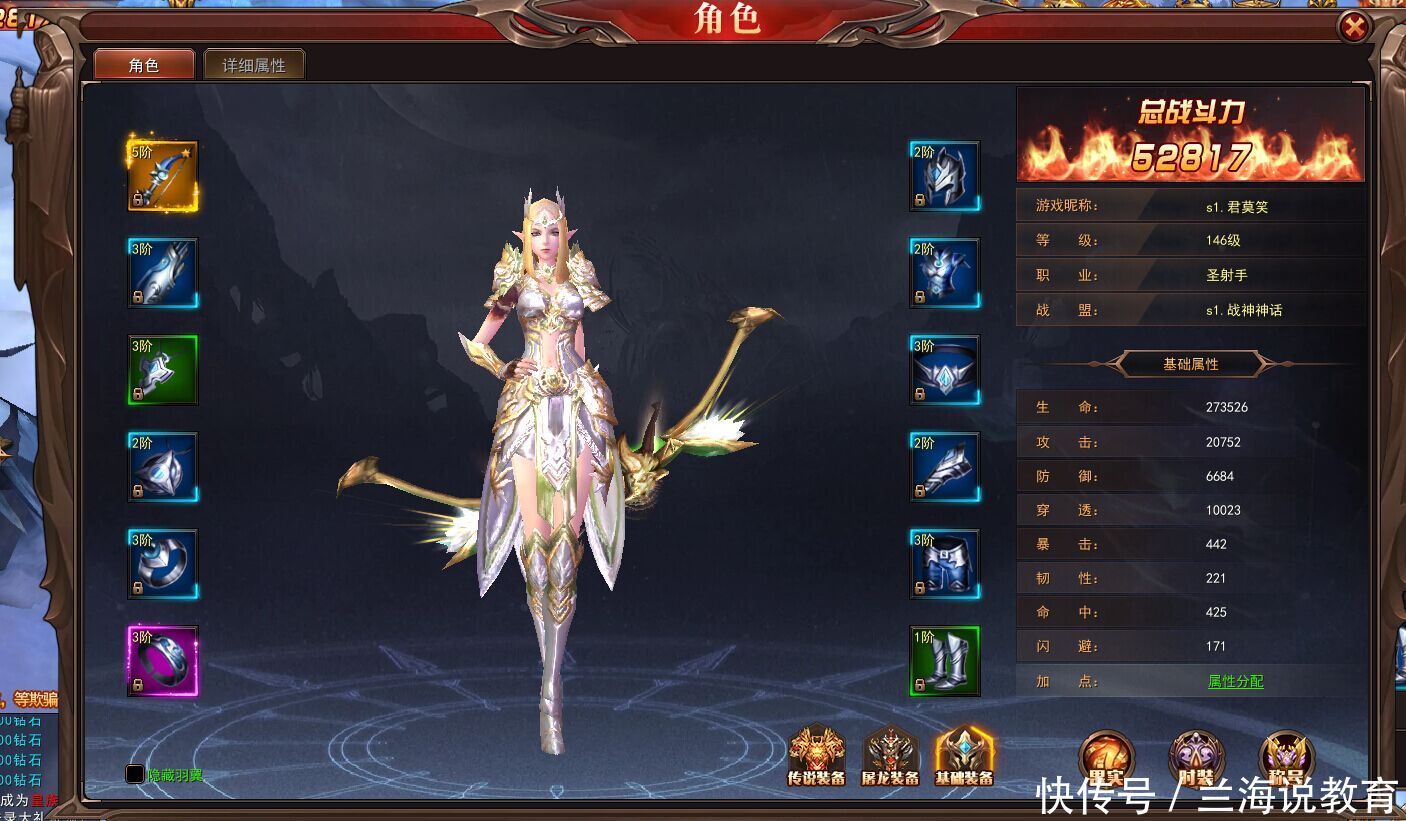This screenshot has width=1406, height=821.
Task: Click the orange round treasure icon button
Action: (1106, 758)
